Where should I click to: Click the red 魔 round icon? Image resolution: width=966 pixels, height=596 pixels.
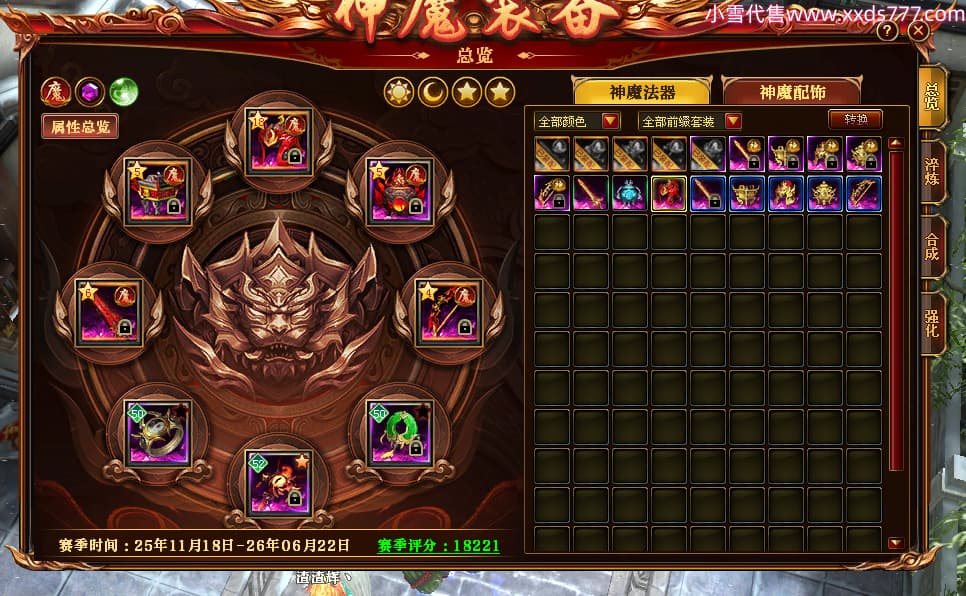[x=55, y=92]
